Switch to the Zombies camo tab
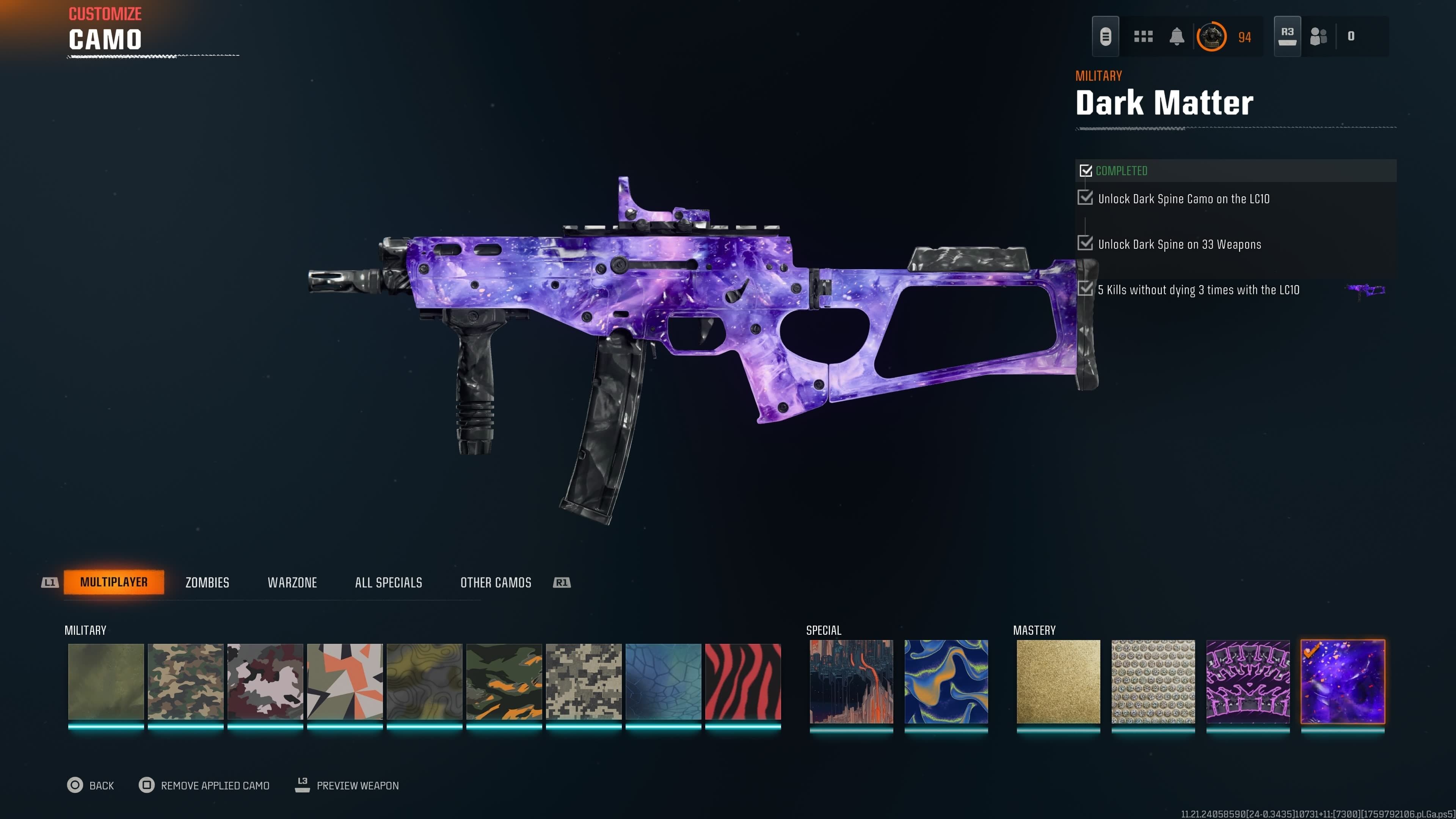 click(x=207, y=582)
